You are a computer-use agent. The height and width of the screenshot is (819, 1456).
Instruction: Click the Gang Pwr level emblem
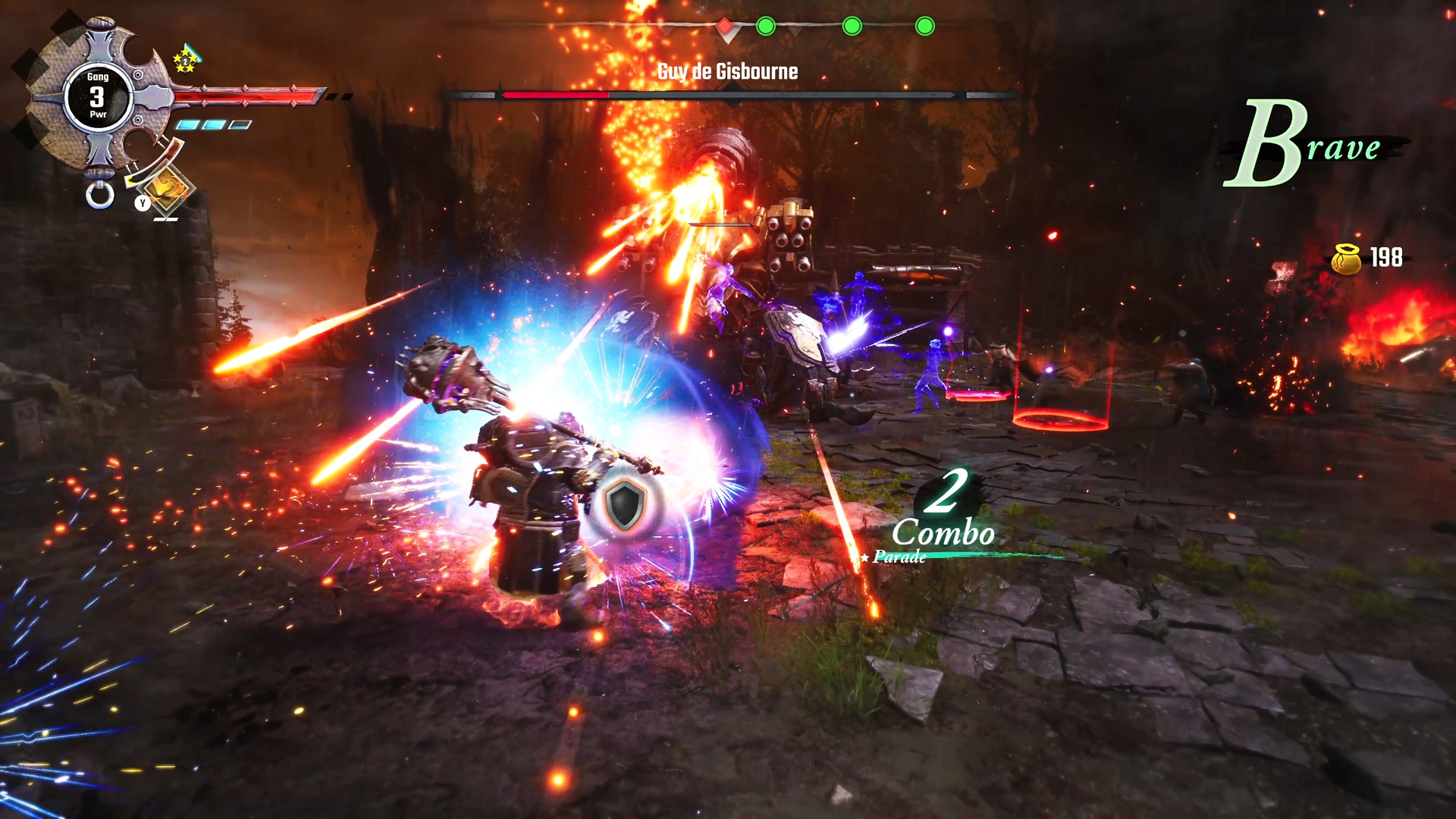click(x=98, y=96)
